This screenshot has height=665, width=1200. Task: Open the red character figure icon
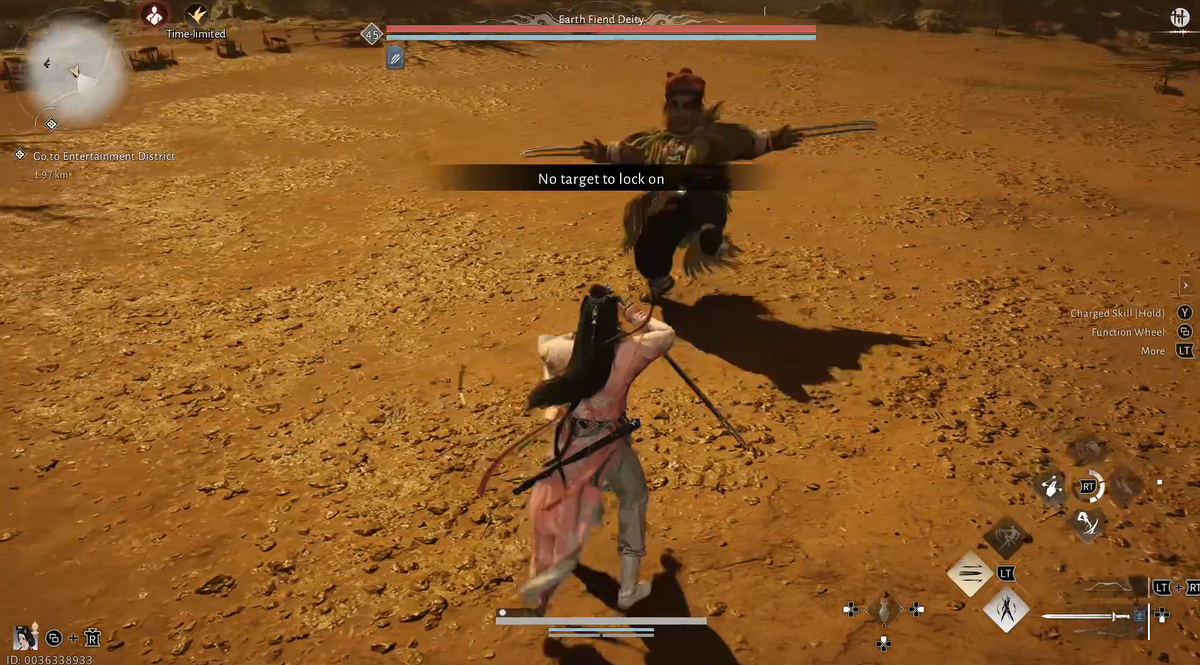click(x=154, y=15)
